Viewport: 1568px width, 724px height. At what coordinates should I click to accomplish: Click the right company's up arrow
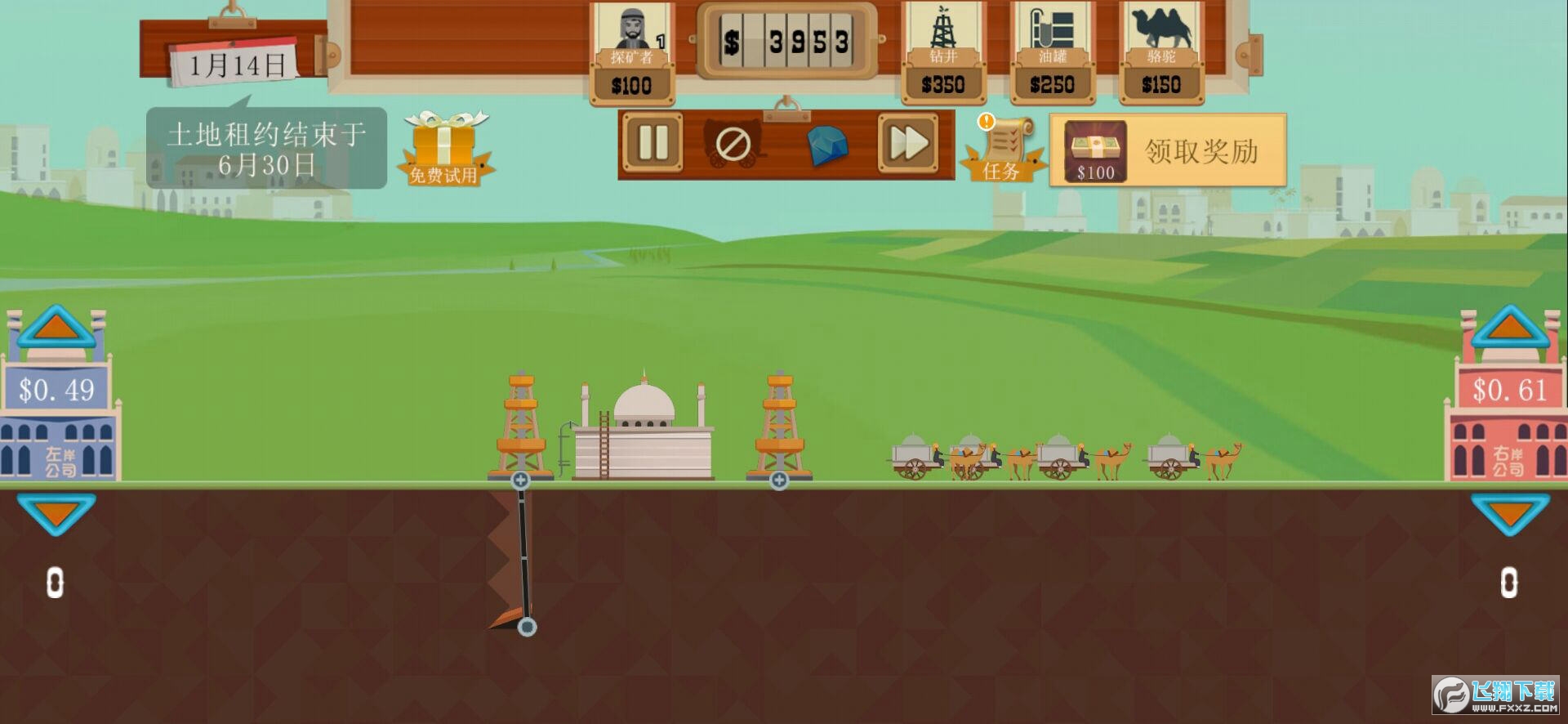1510,327
